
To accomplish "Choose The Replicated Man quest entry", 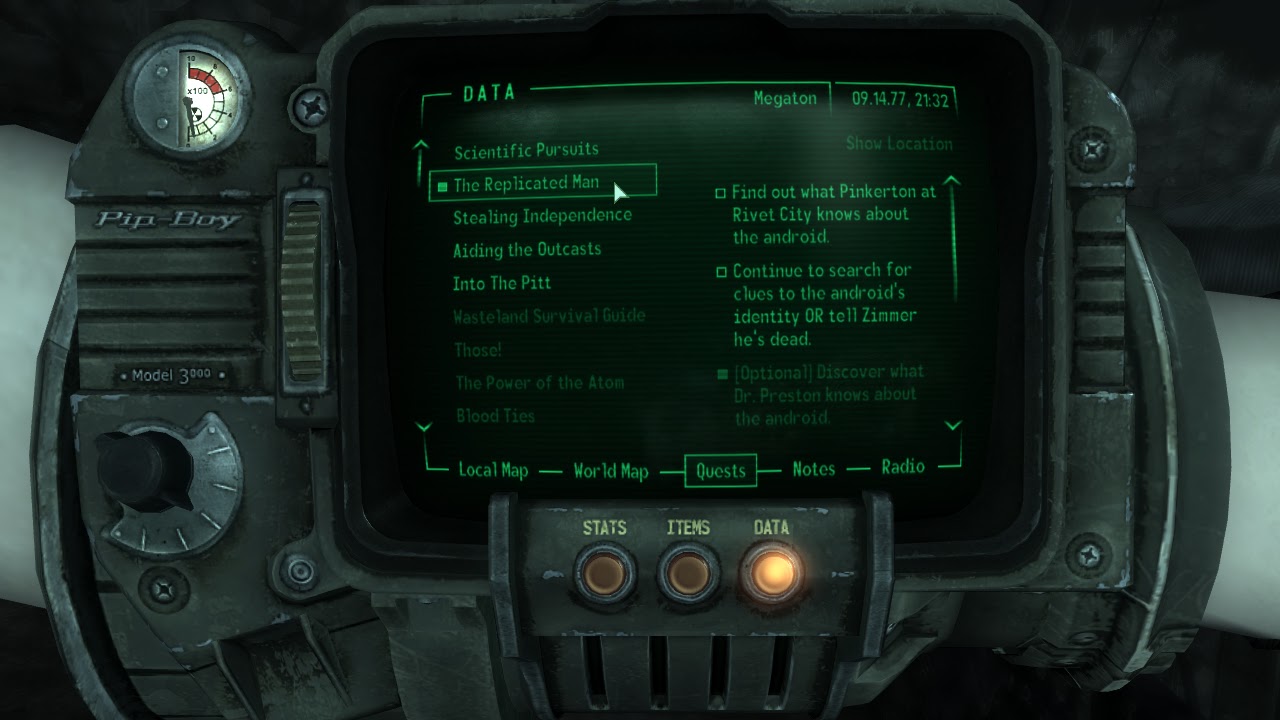I will point(526,184).
